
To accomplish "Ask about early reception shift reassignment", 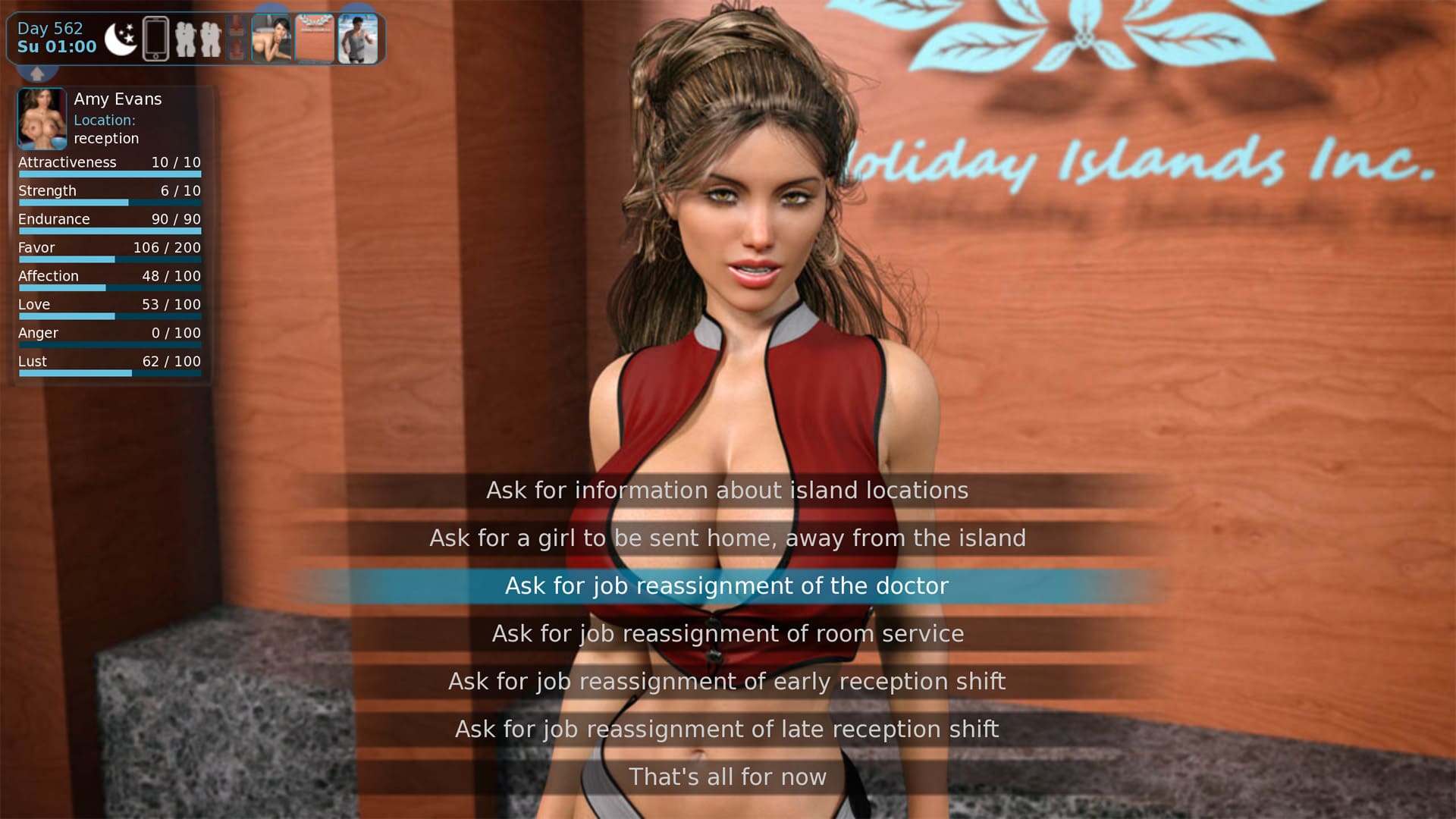I will [x=727, y=682].
